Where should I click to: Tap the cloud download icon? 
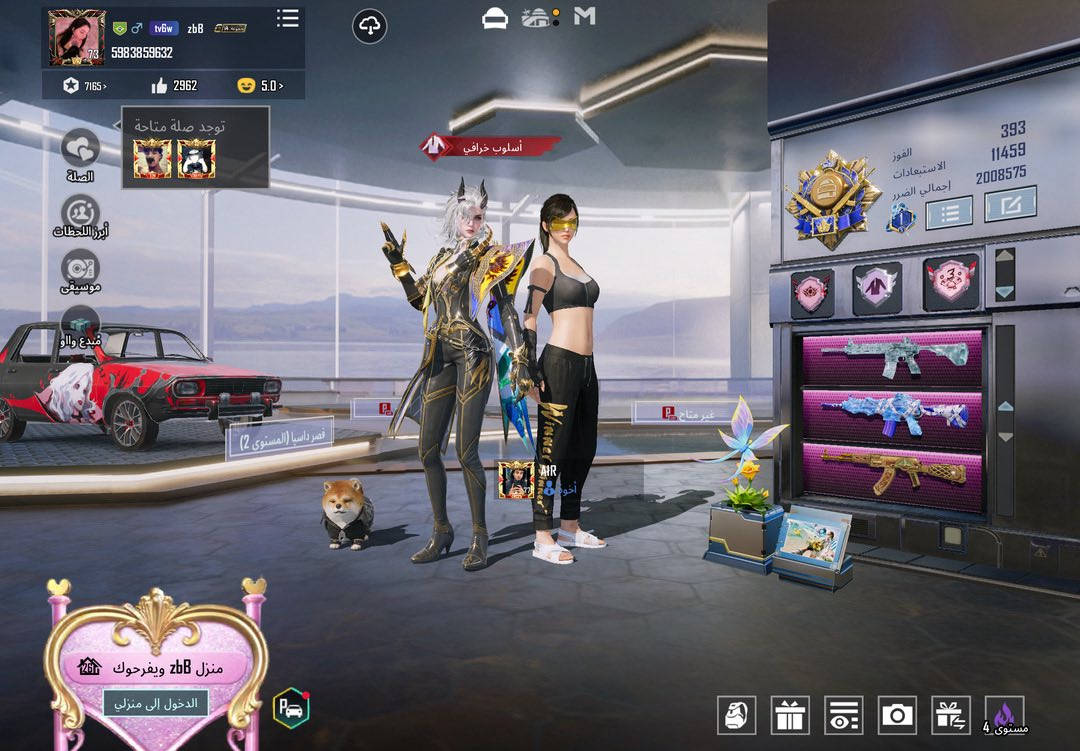[370, 26]
